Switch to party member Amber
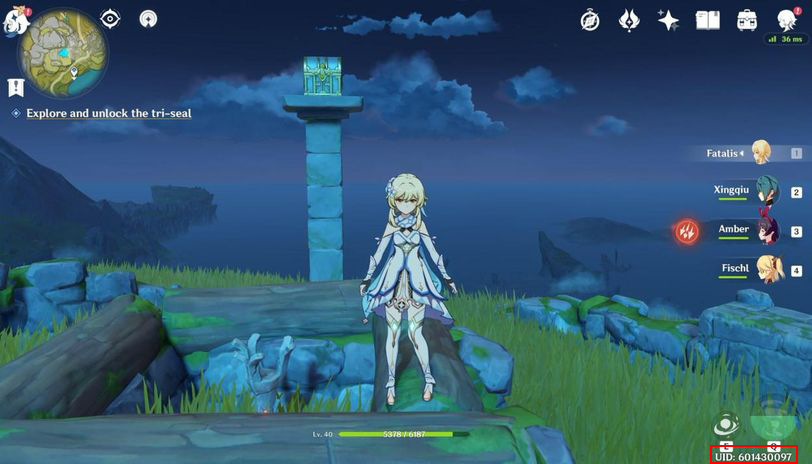The width and height of the screenshot is (812, 464). pyautogui.click(x=764, y=231)
